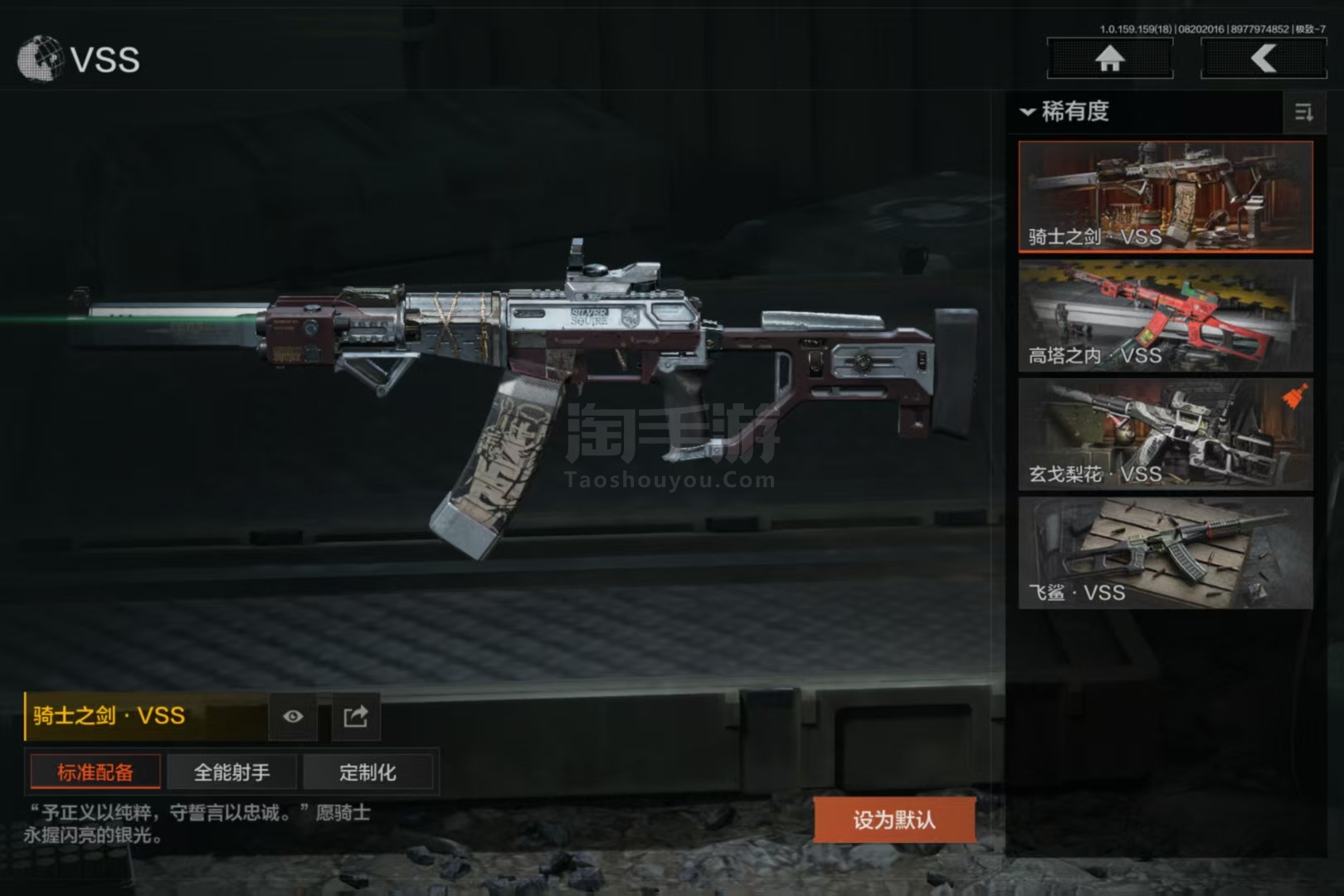Return to the home screen
1344x896 pixels.
click(x=1109, y=59)
